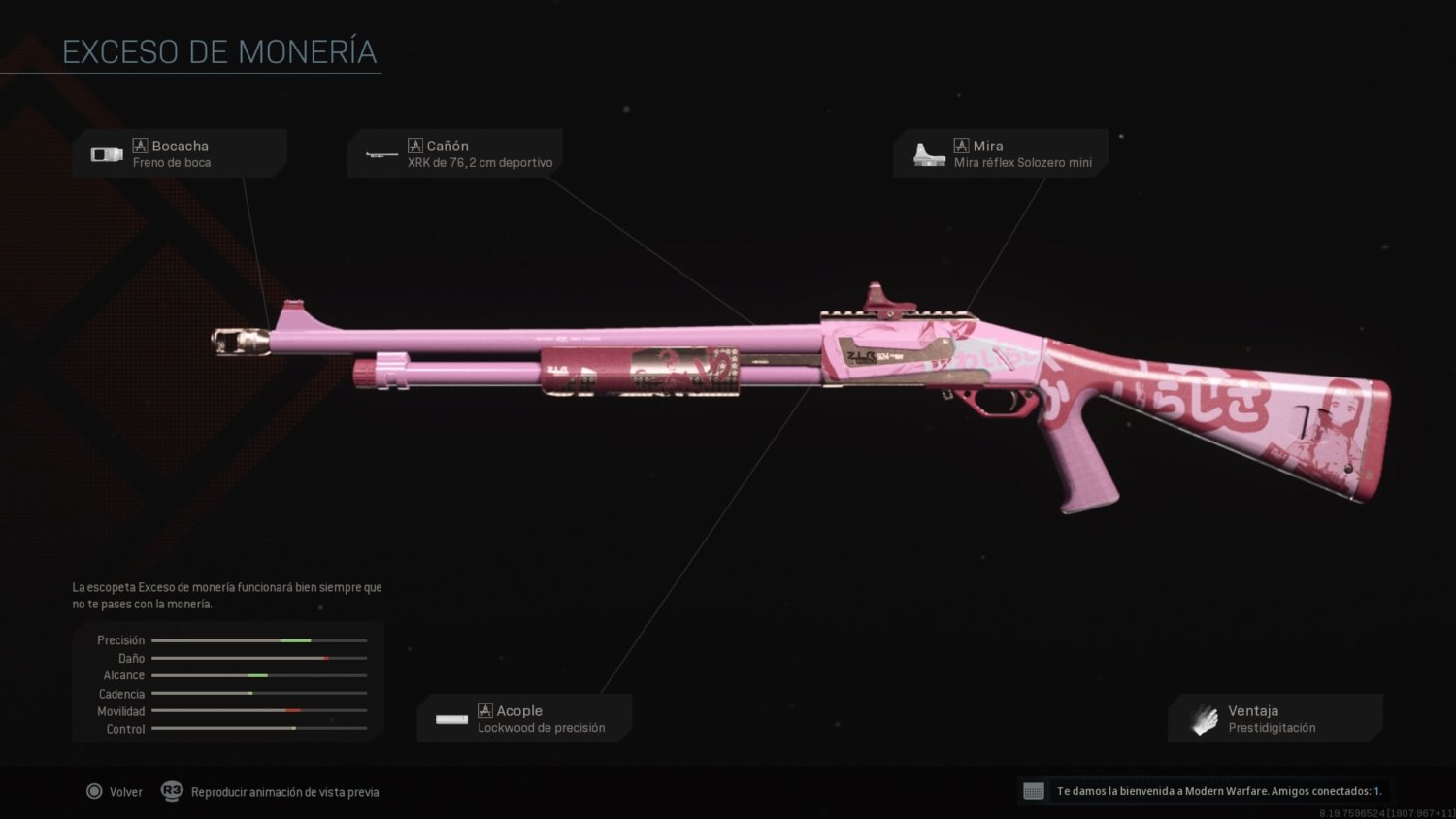Click the barrel icon on the Cañón card
Image resolution: width=1456 pixels, height=819 pixels.
pos(382,154)
